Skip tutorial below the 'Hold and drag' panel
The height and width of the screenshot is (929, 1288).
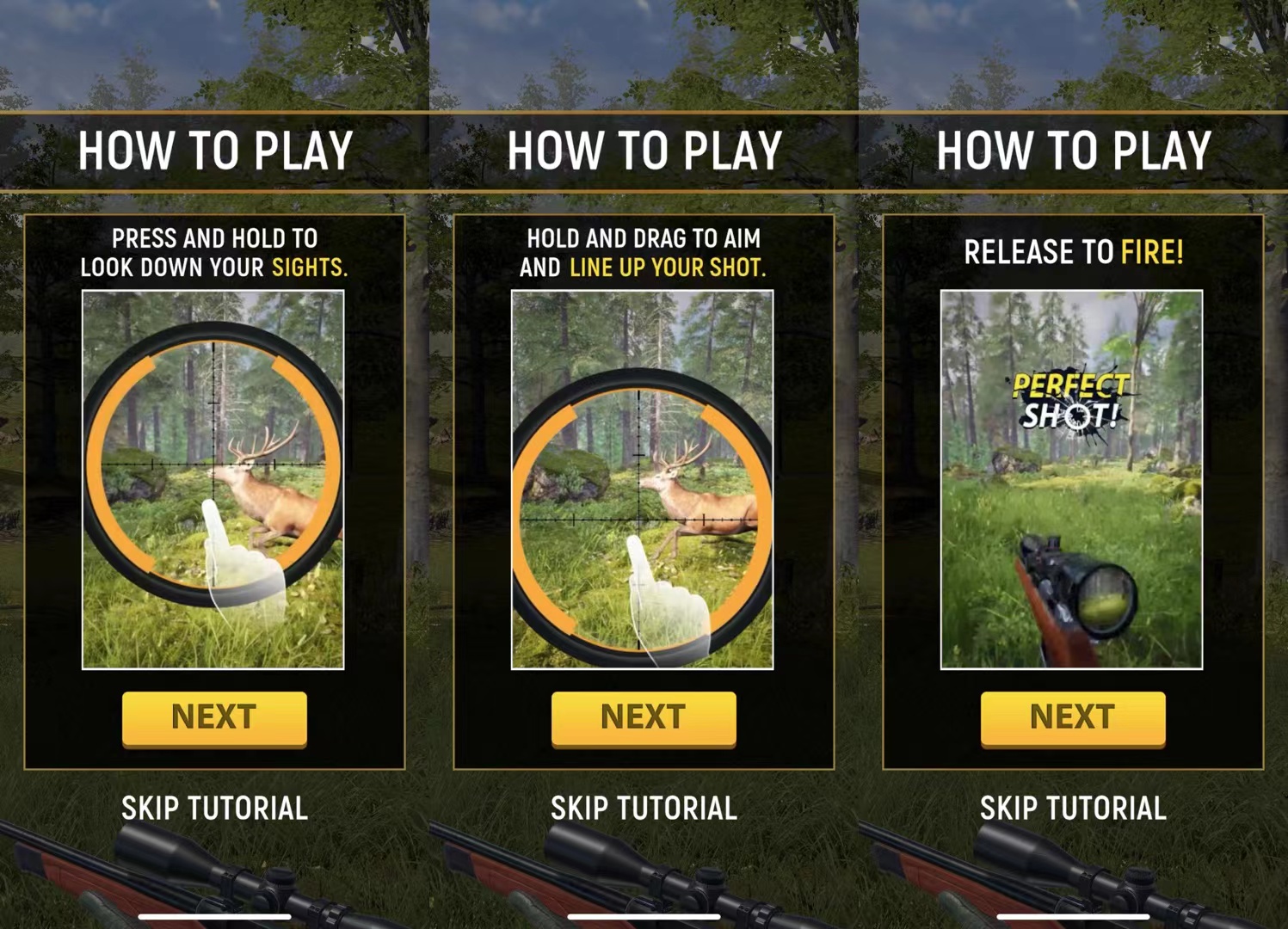(644, 809)
